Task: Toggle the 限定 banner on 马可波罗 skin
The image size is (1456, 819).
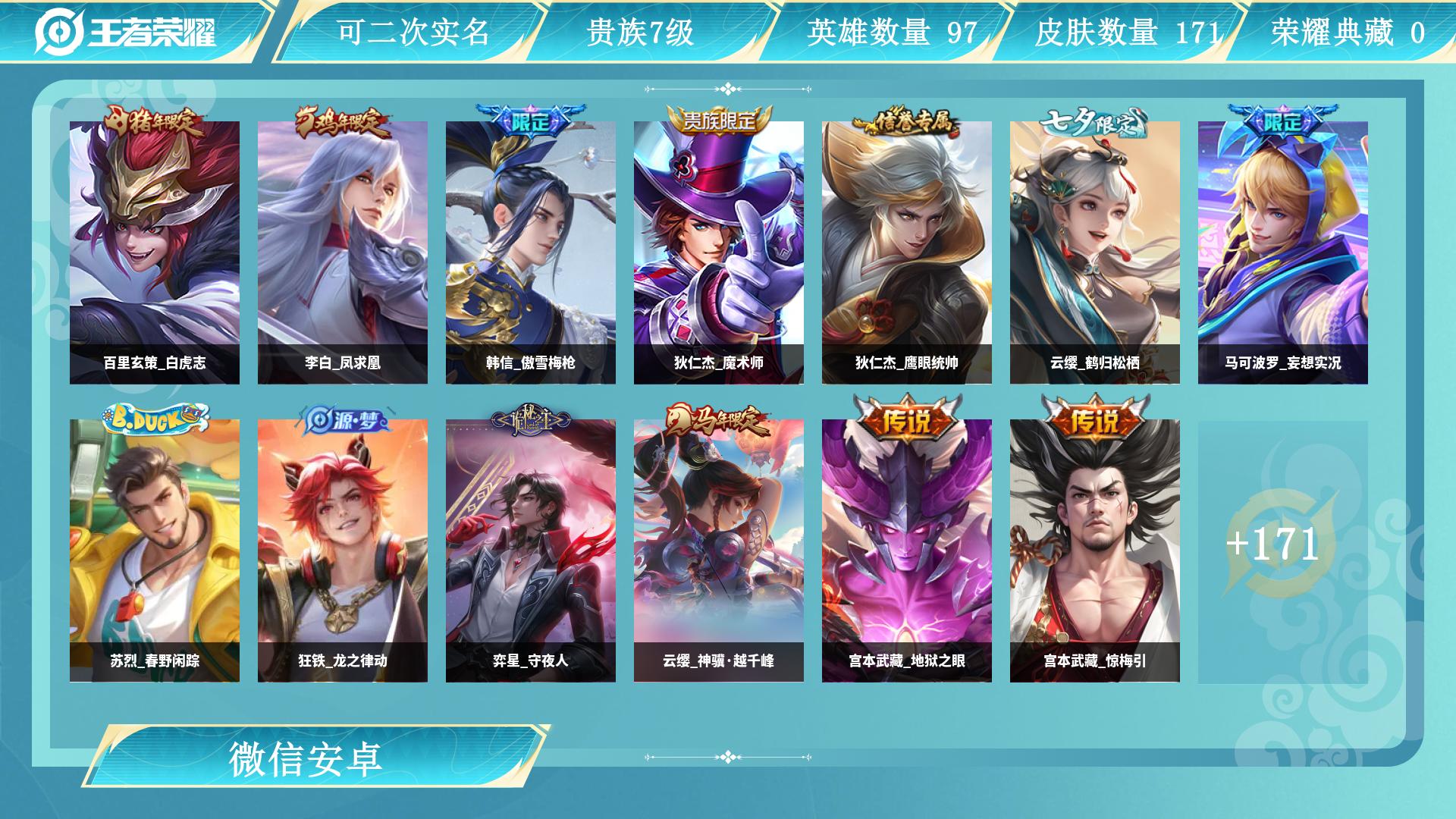Action: (x=1284, y=119)
